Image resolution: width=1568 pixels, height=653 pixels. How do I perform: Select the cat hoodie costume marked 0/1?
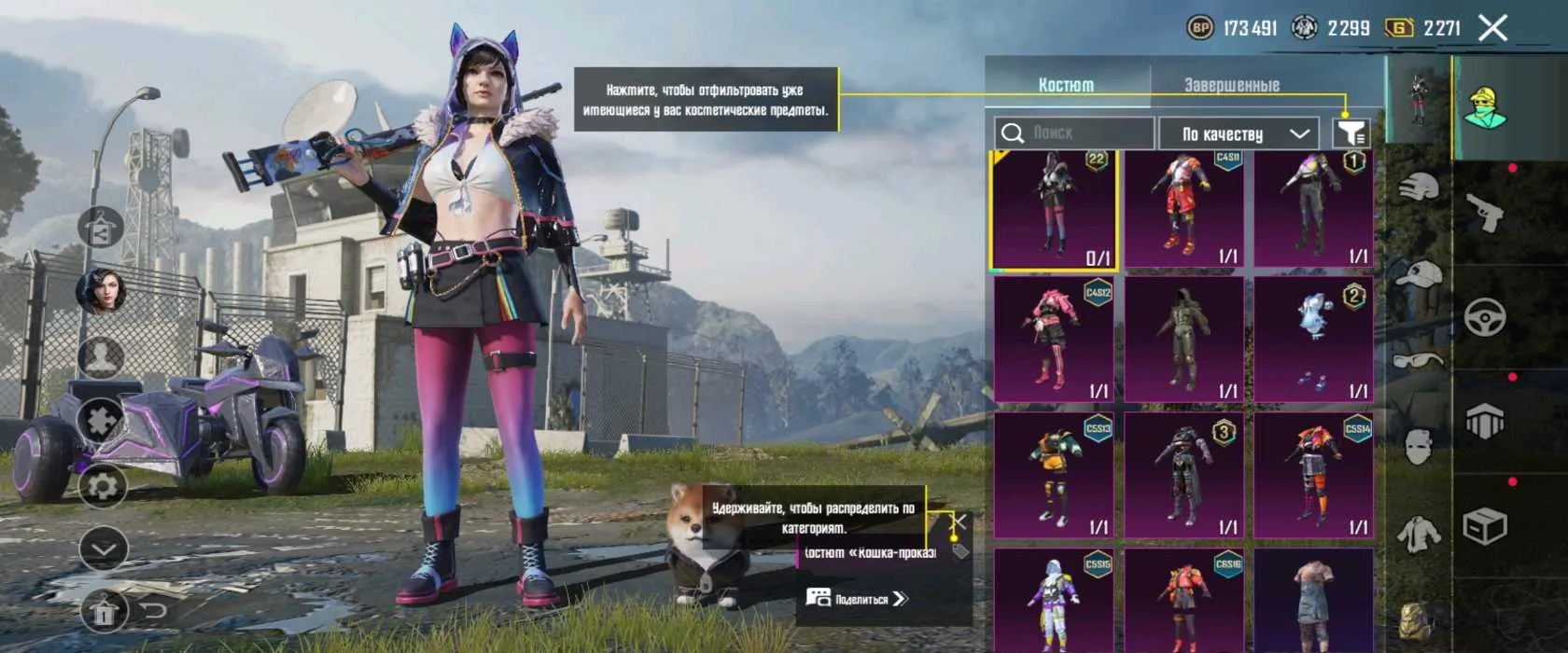click(x=1054, y=210)
